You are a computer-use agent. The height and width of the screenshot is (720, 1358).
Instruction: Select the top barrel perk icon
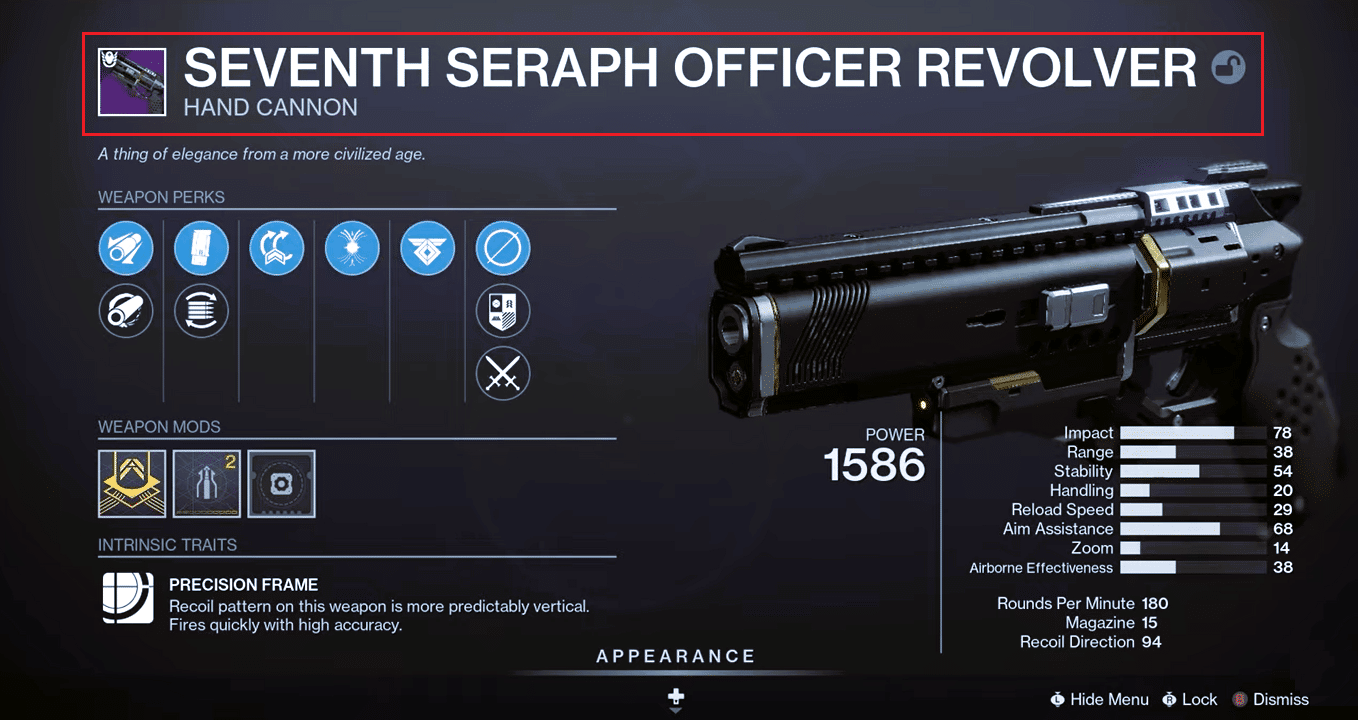click(126, 248)
